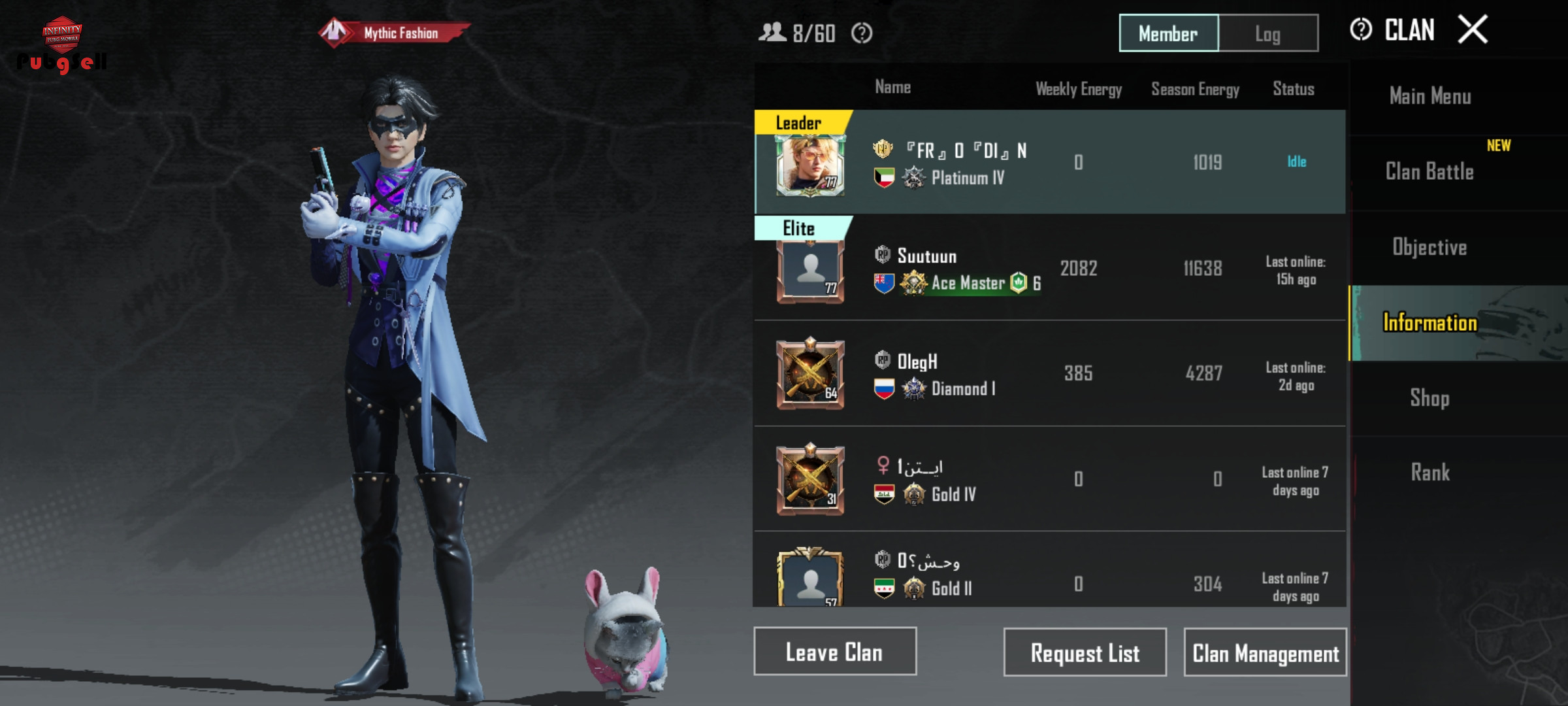Viewport: 1568px width, 706px height.
Task: Select OlegH's member row
Action: click(1049, 373)
